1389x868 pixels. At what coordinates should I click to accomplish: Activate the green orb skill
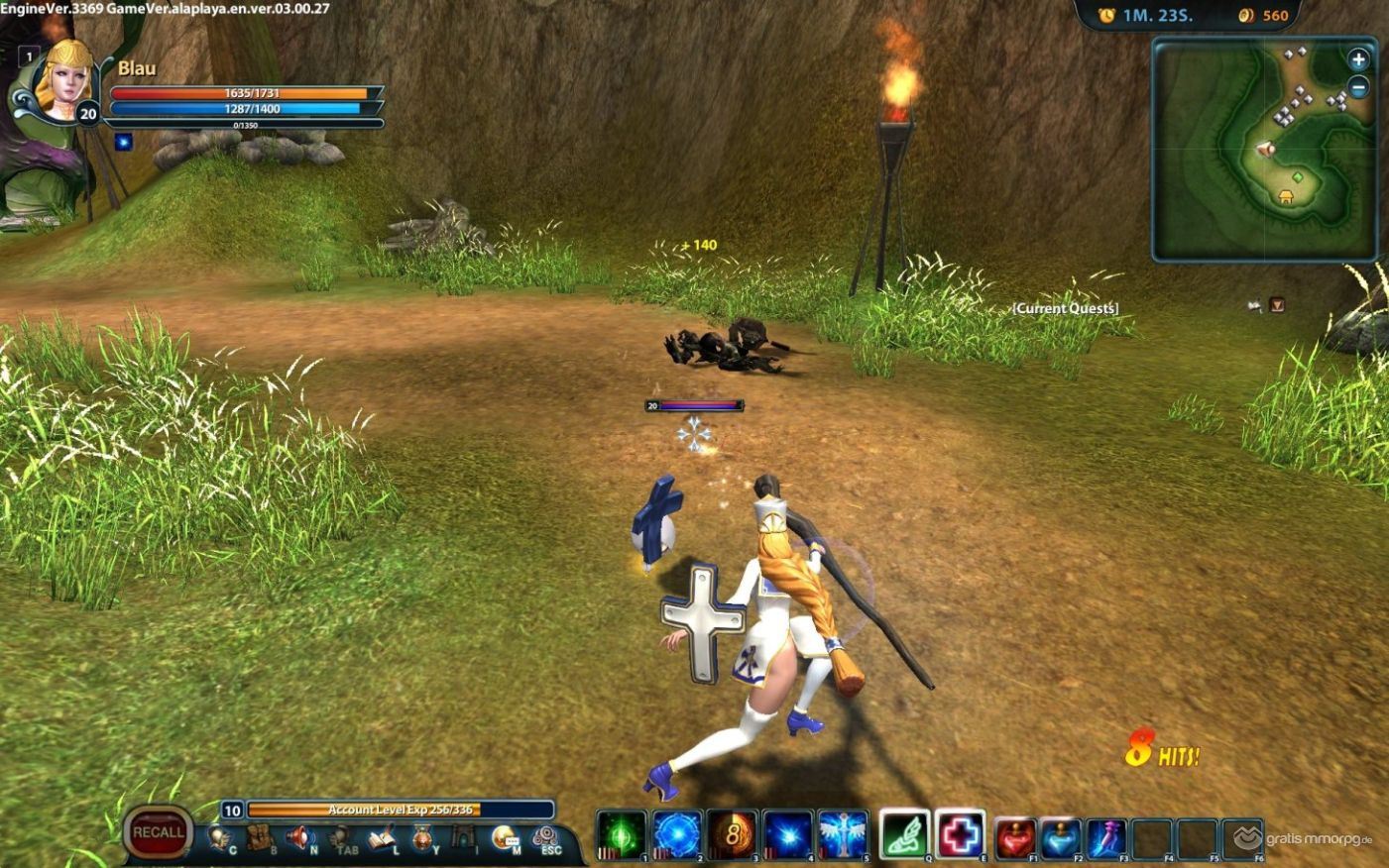click(x=622, y=835)
